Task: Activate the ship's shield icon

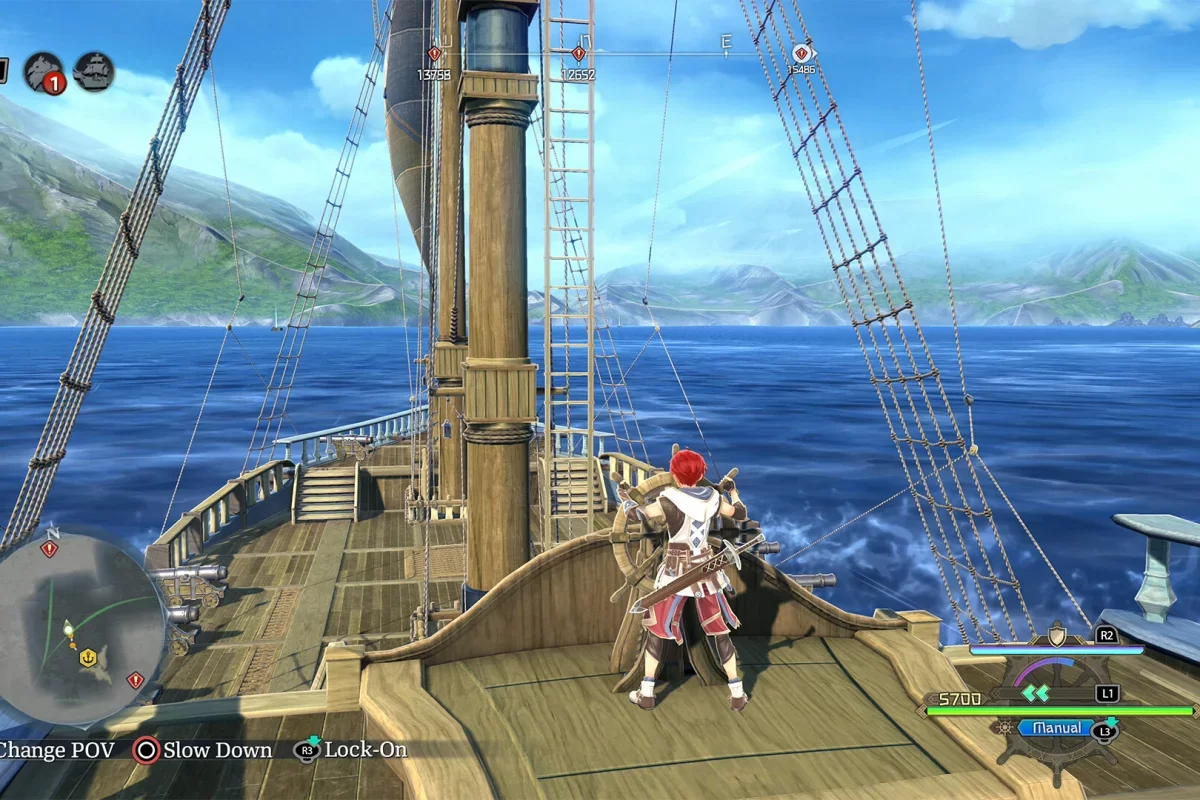Action: (x=1056, y=634)
